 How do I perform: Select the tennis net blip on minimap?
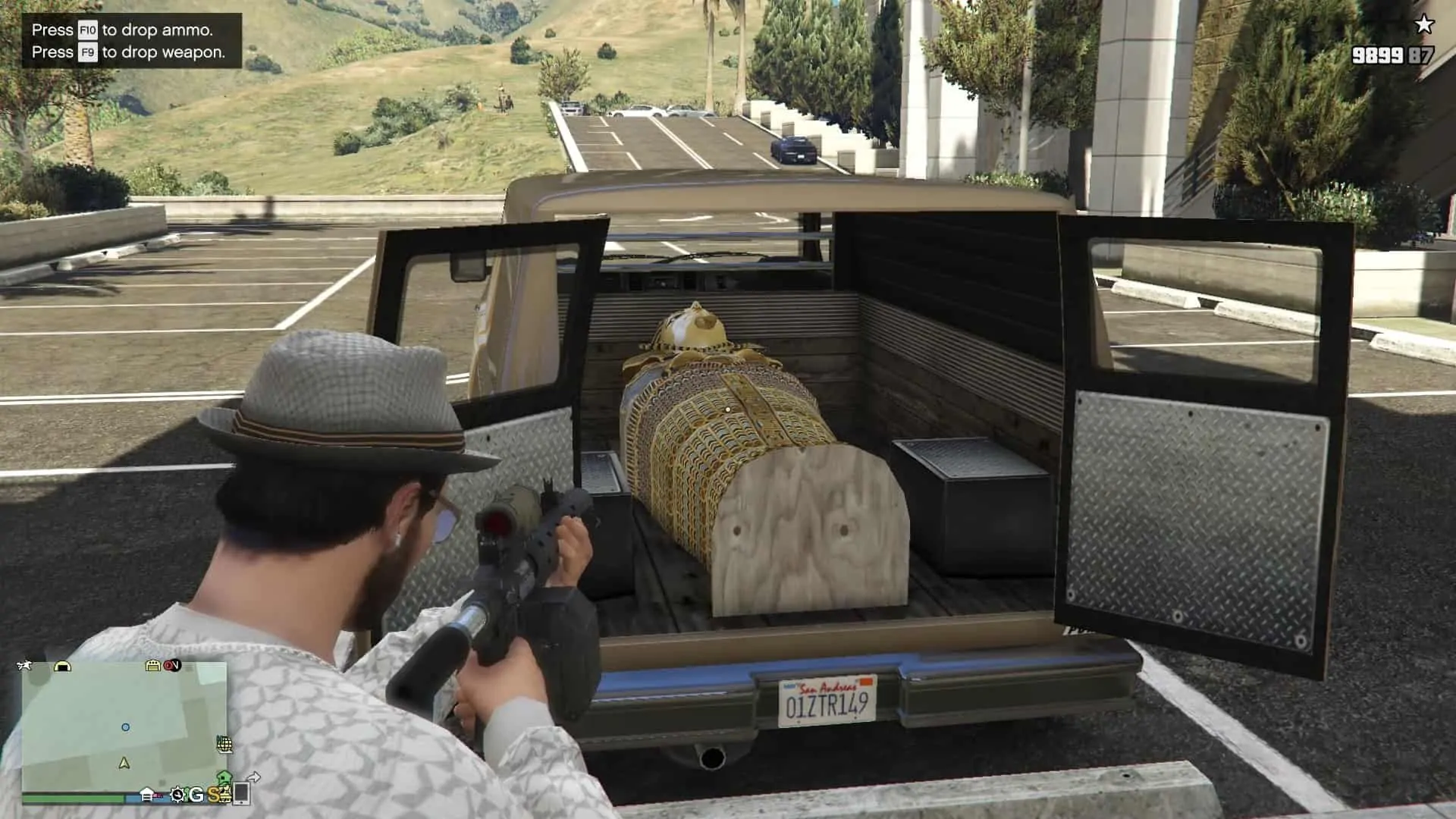coord(224,745)
